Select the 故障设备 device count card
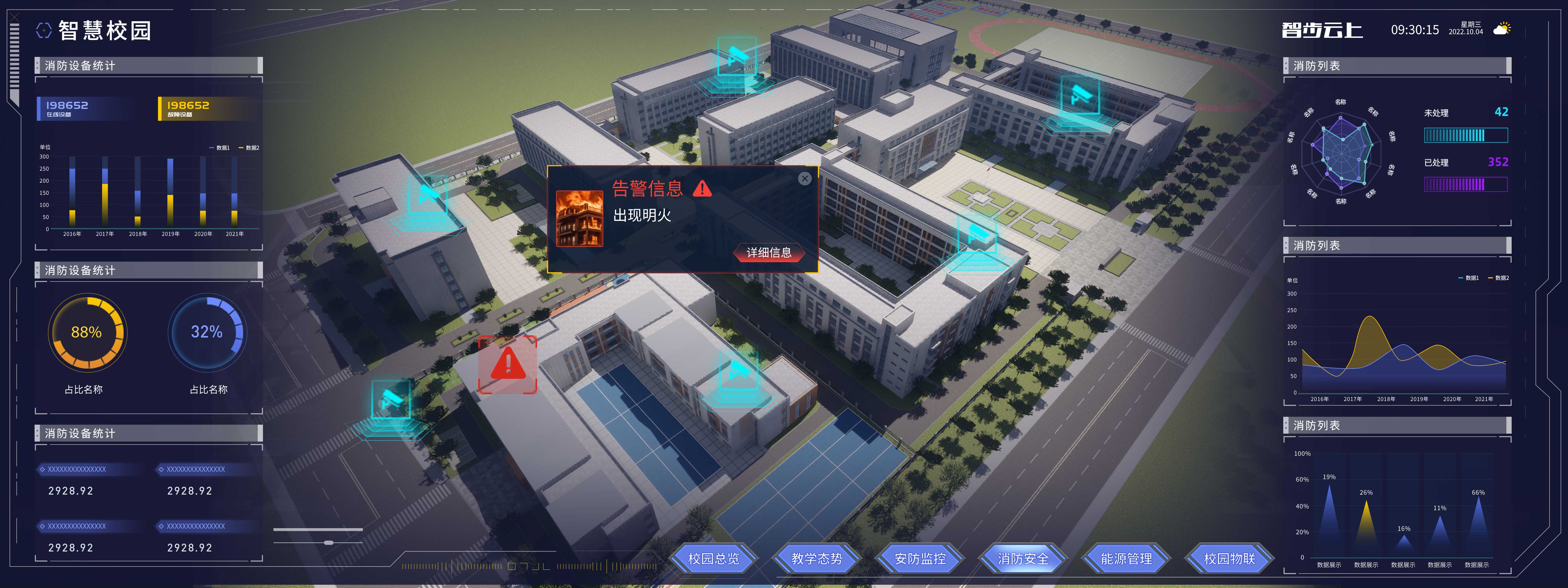Screen dimensions: 1568x588 [x=206, y=108]
